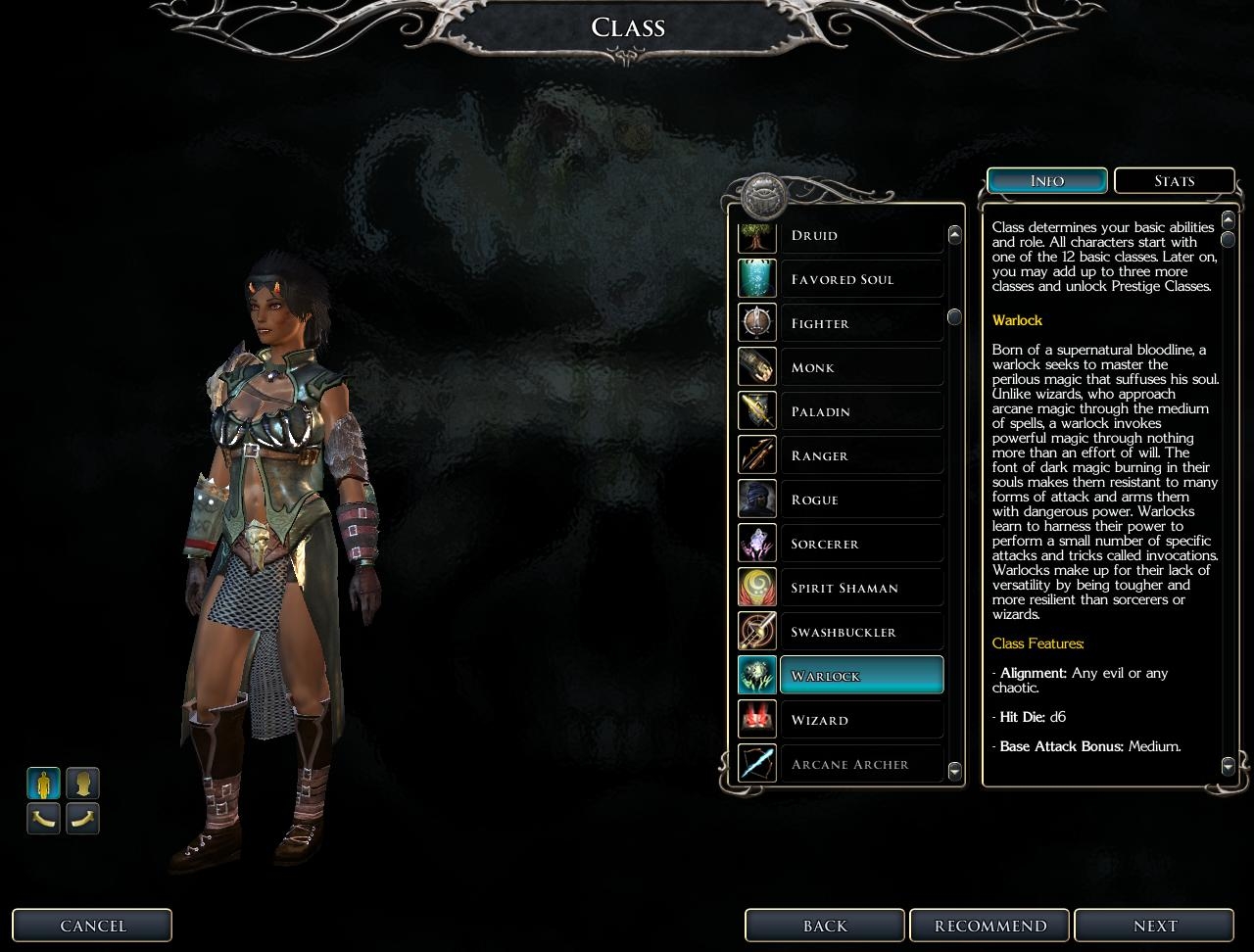This screenshot has height=952, width=1254.
Task: Click the Arcane Archer prestige class
Action: click(x=860, y=765)
